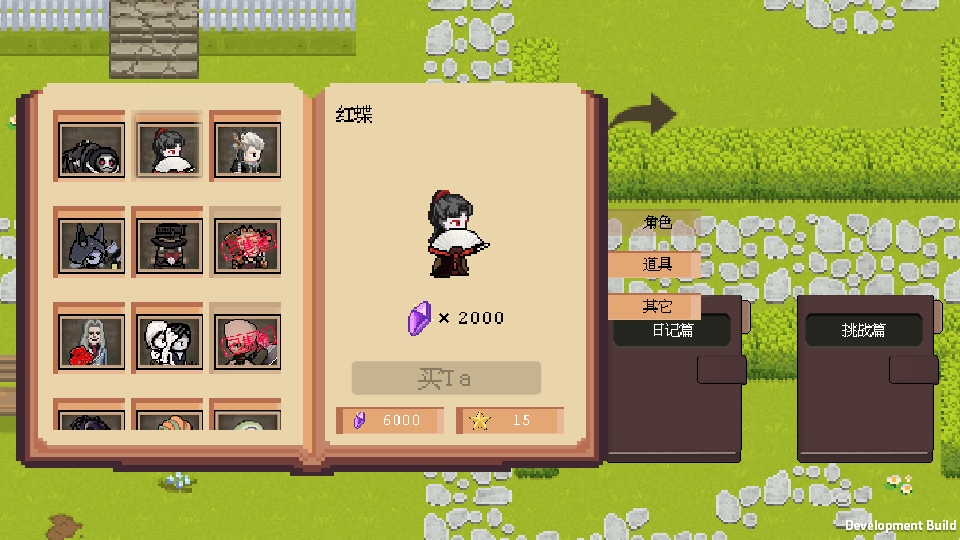The height and width of the screenshot is (540, 960).
Task: Pick the long-haired man with red roses portrait
Action: pyautogui.click(x=92, y=340)
